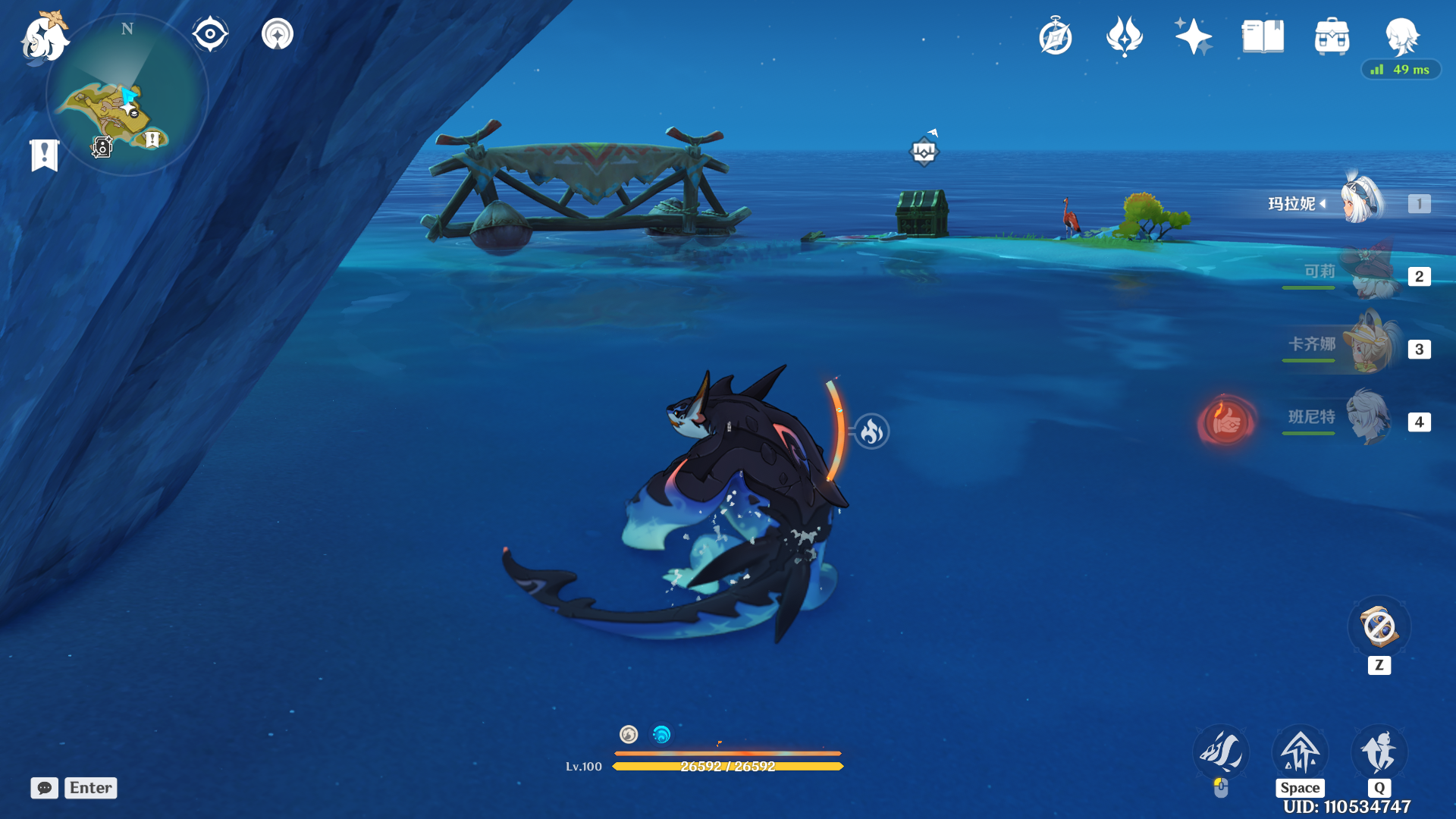
Task: Open the signal tower icon beside elemental sight
Action: coord(278,34)
